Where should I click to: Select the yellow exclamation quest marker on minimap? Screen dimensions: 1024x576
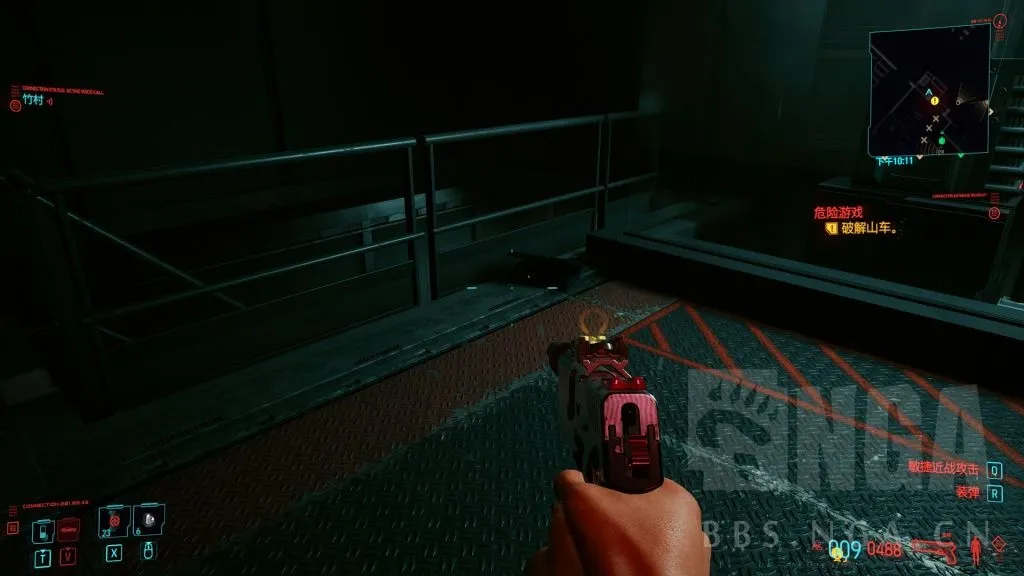934,101
